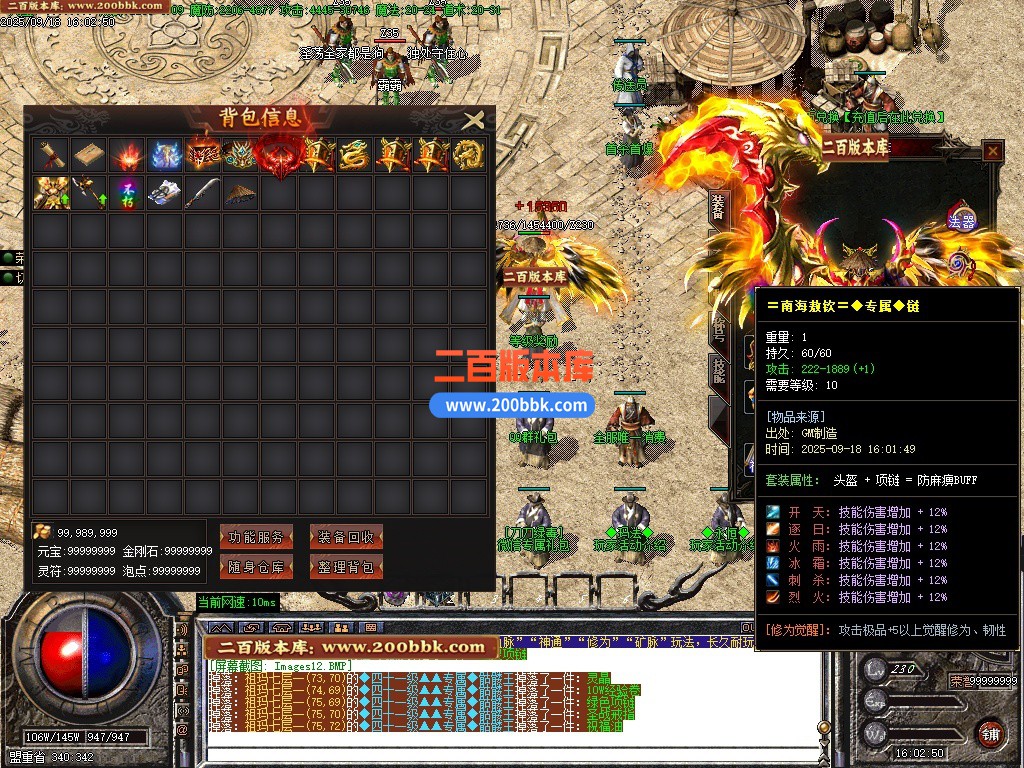
Task: Click the 装备回收 equipment recycle button
Action: pos(346,537)
